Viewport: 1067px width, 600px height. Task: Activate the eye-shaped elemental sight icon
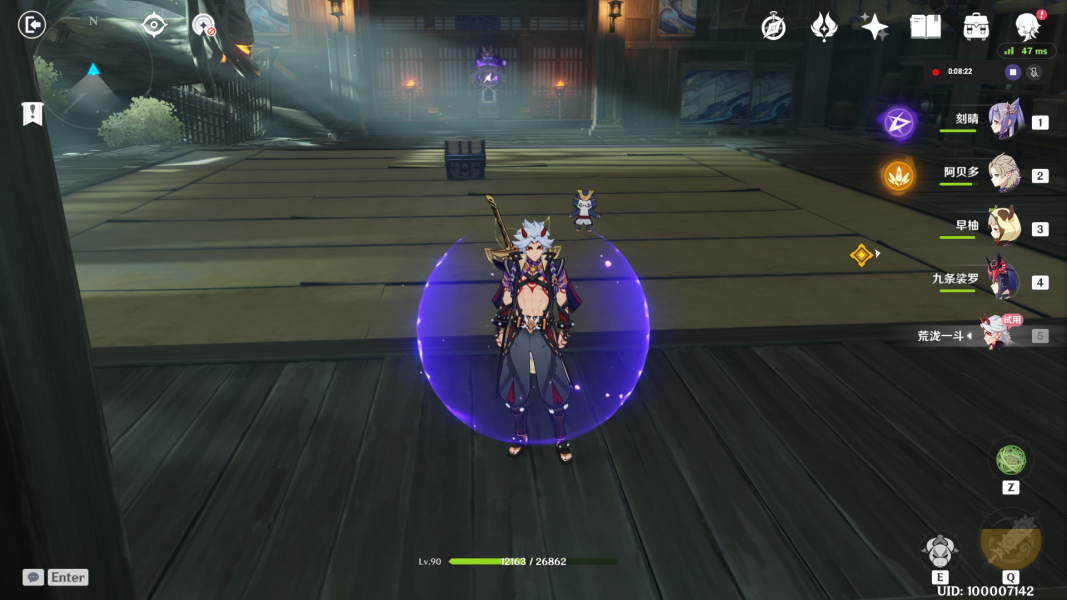[x=153, y=24]
